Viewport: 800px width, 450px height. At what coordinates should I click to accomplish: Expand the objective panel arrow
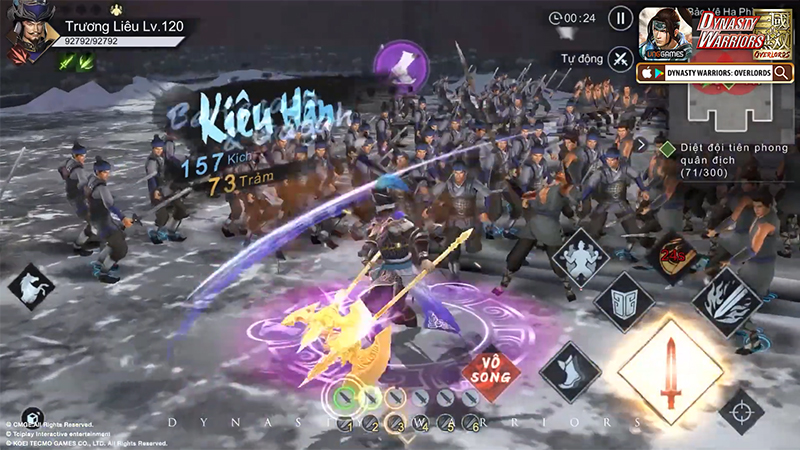641,144
